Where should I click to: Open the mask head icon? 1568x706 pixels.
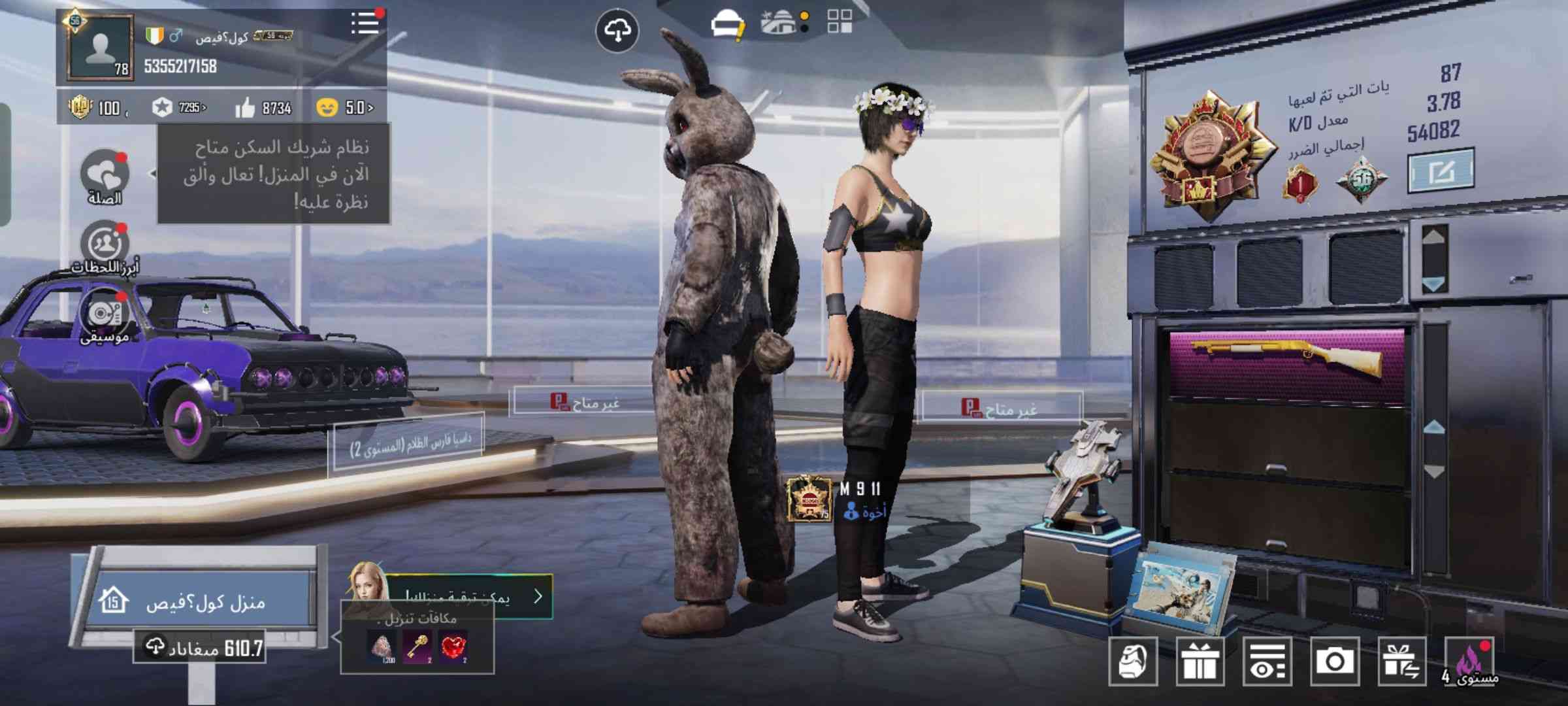pyautogui.click(x=1133, y=662)
